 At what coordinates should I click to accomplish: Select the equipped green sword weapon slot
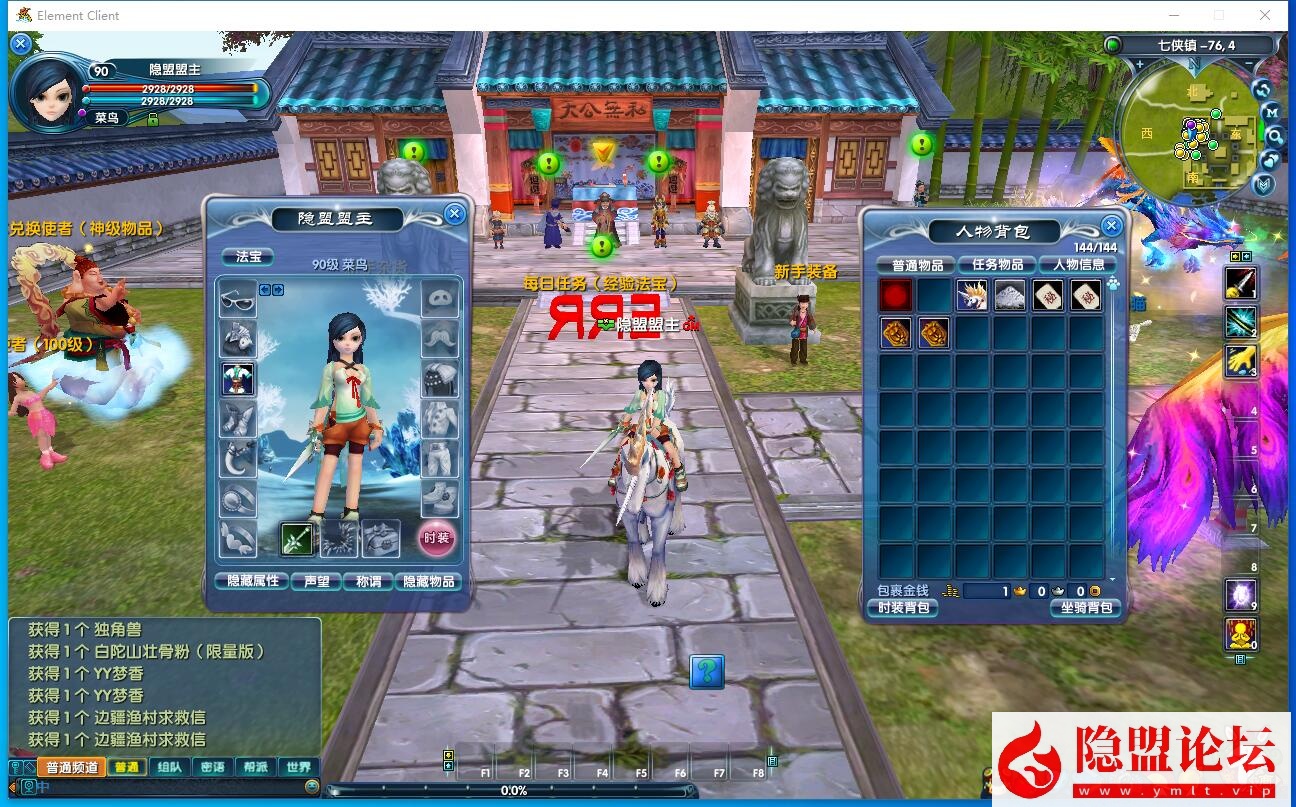297,538
